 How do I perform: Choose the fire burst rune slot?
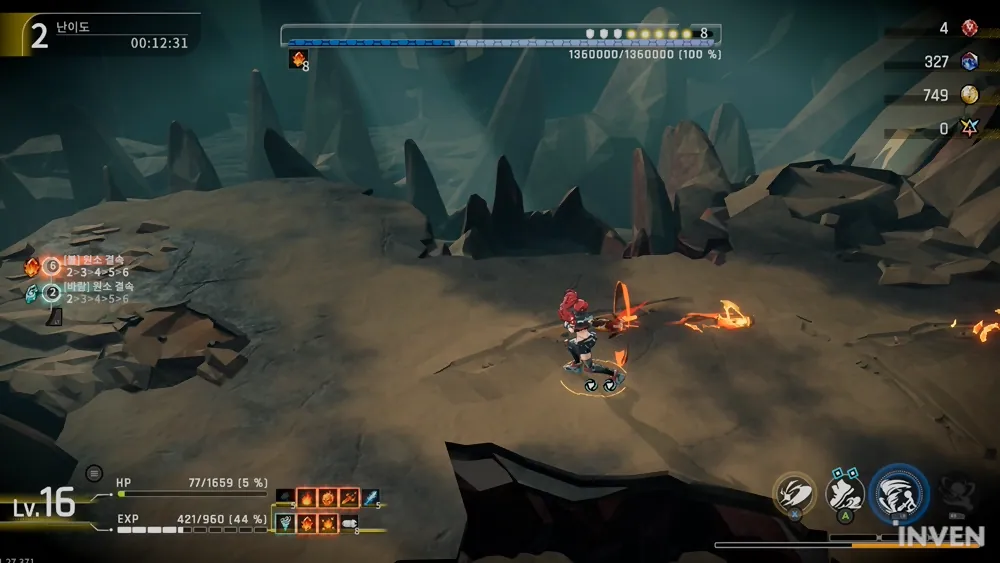328,522
